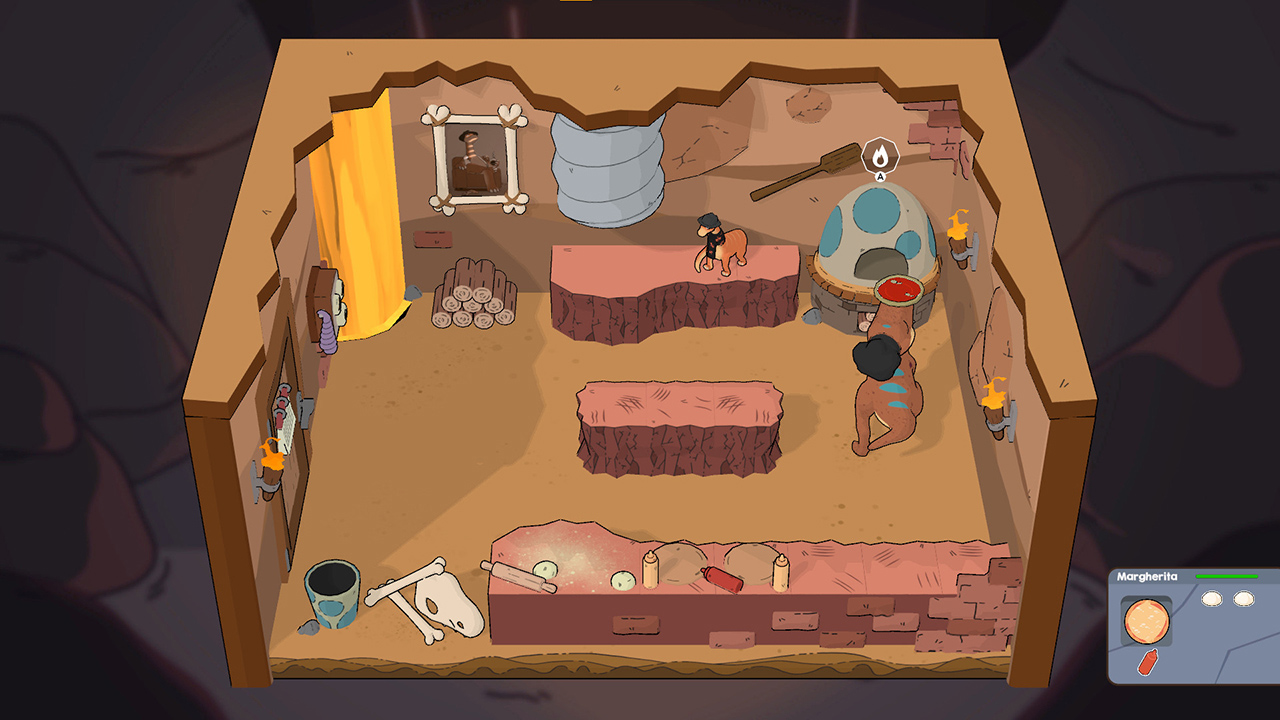
Task: Click the fire interaction icon above the oven
Action: pyautogui.click(x=879, y=155)
